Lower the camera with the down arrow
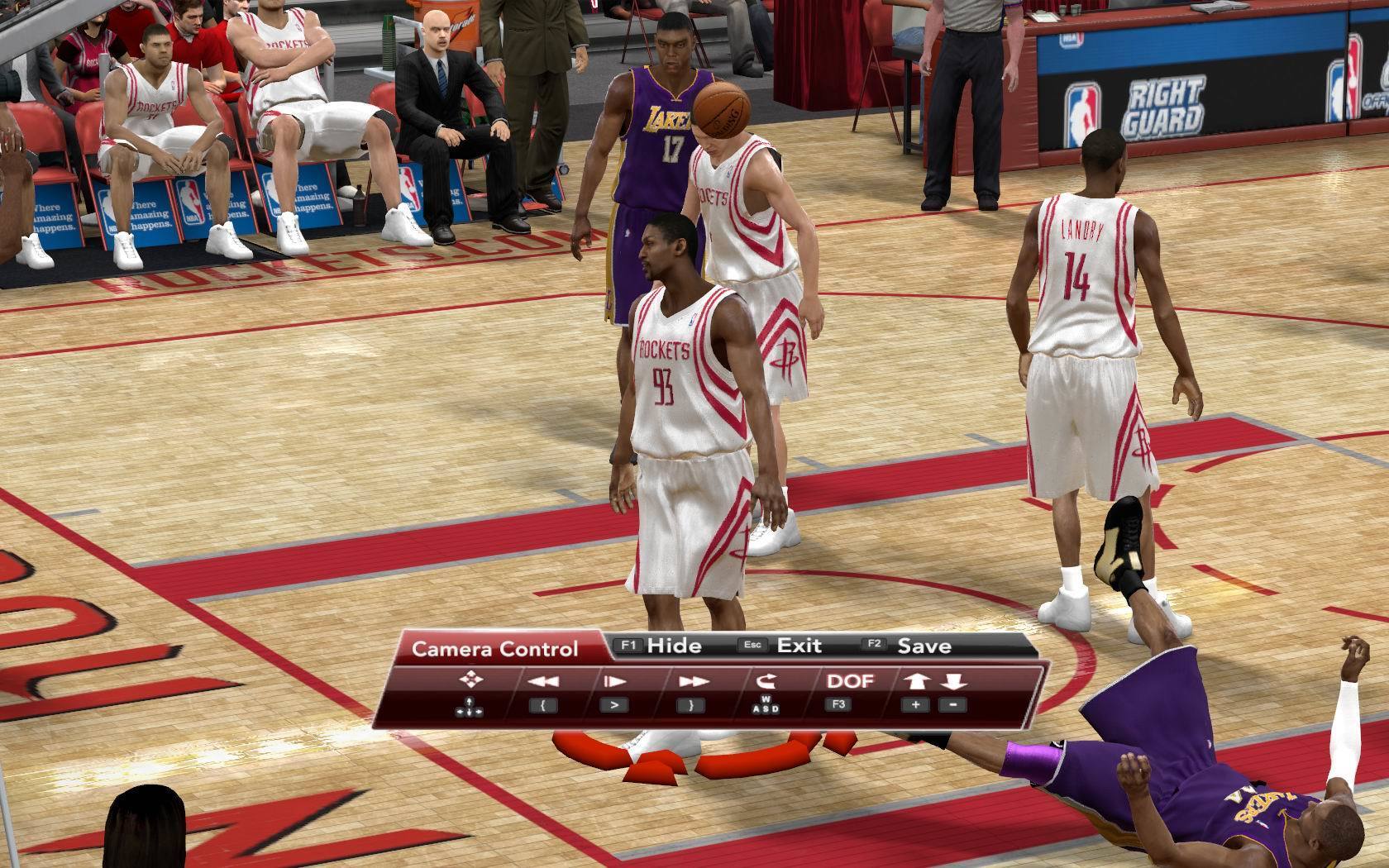Screen dimensions: 1389x868 click(953, 682)
